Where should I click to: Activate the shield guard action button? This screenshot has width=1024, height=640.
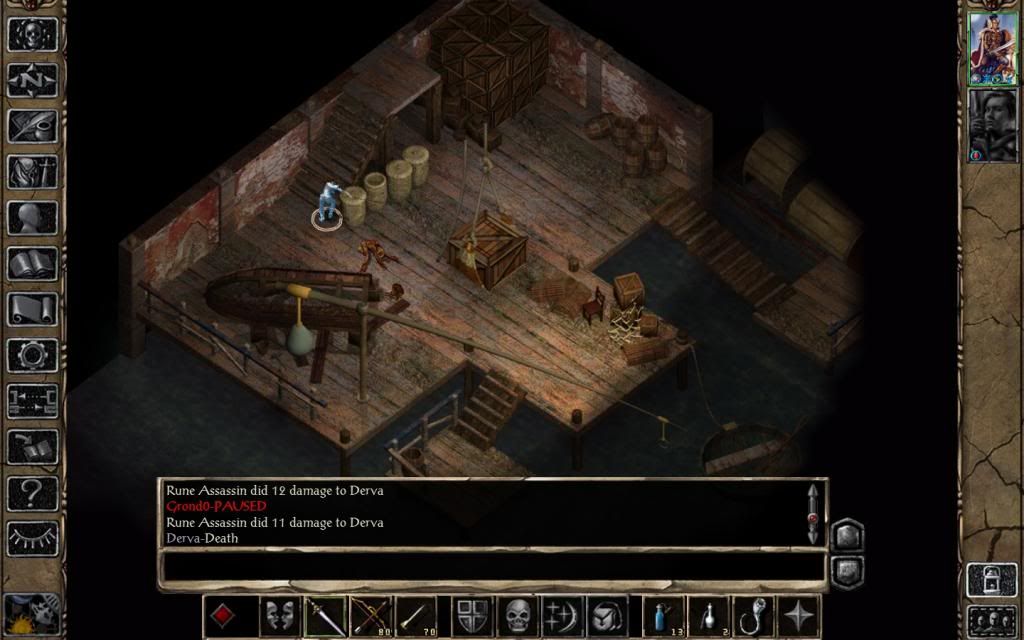(x=472, y=615)
